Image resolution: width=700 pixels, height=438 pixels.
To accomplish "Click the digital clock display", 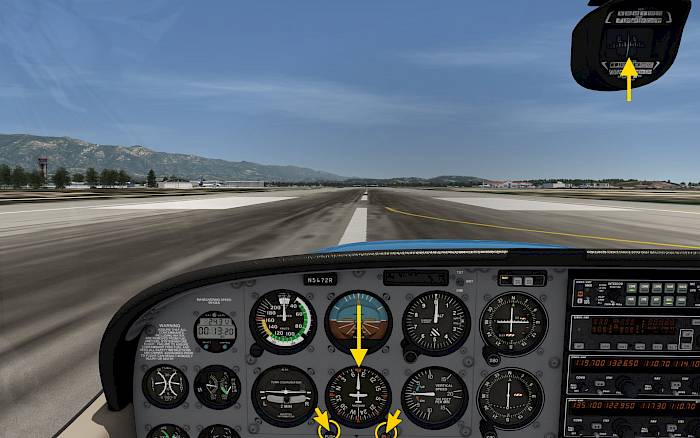I will pyautogui.click(x=215, y=325).
